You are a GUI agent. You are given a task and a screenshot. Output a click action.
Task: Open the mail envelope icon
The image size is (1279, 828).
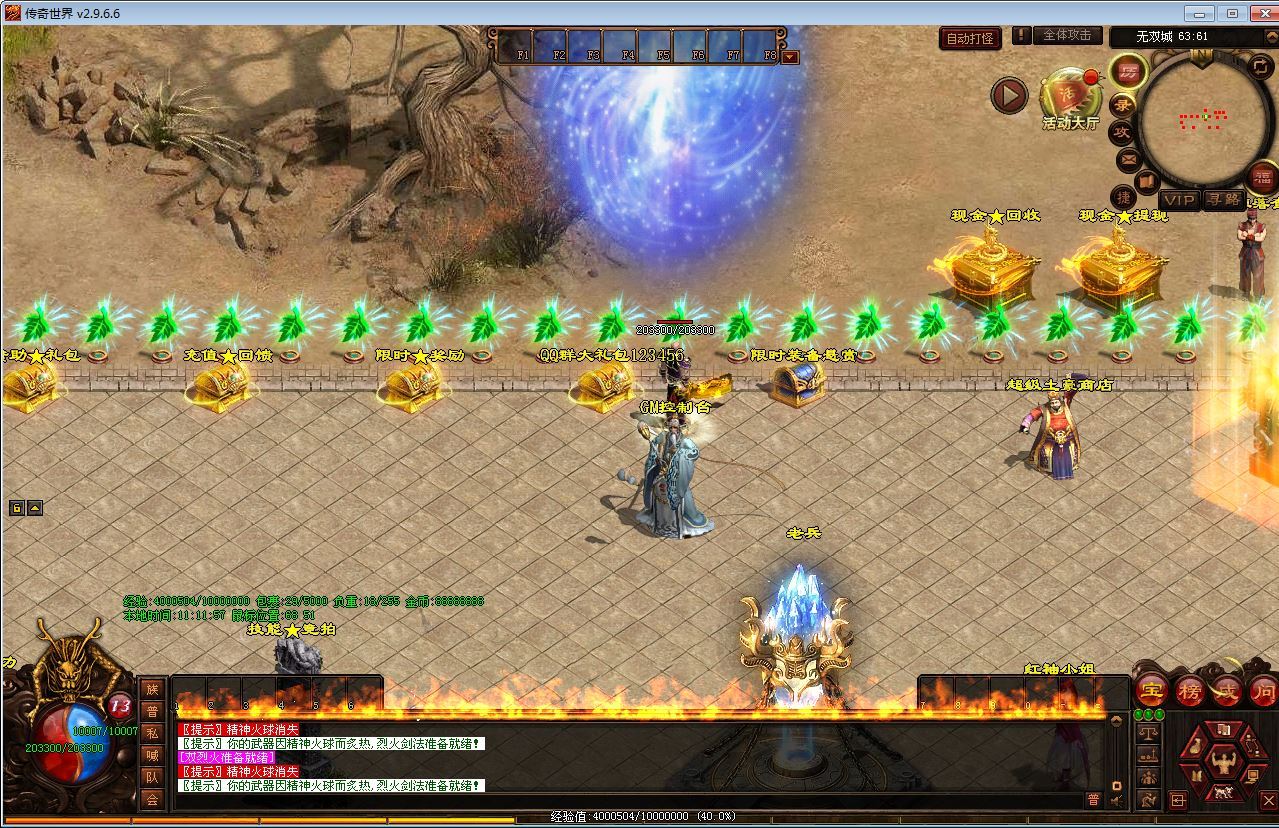pyautogui.click(x=1129, y=159)
